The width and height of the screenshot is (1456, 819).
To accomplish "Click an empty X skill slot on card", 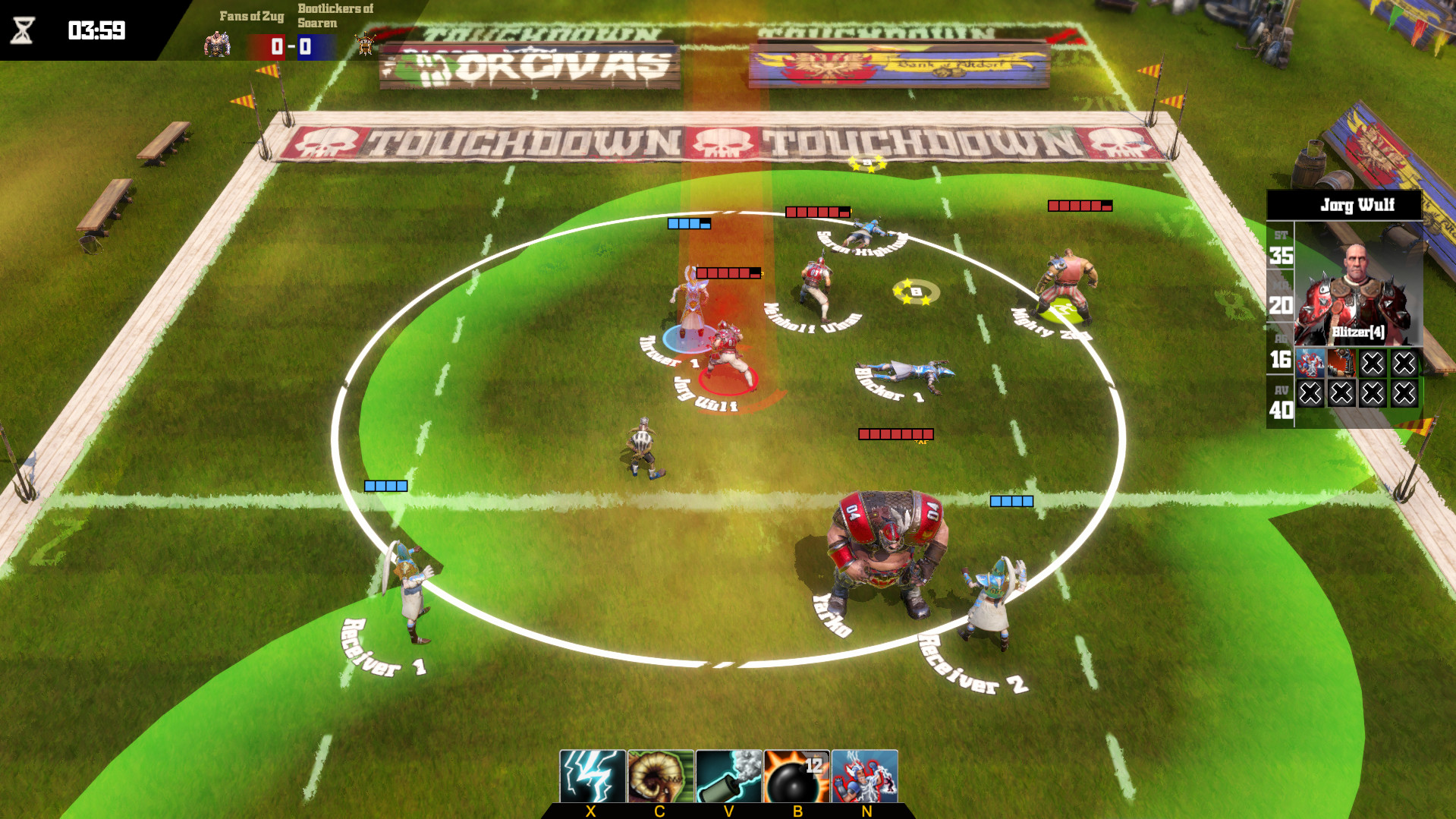I will (1373, 364).
